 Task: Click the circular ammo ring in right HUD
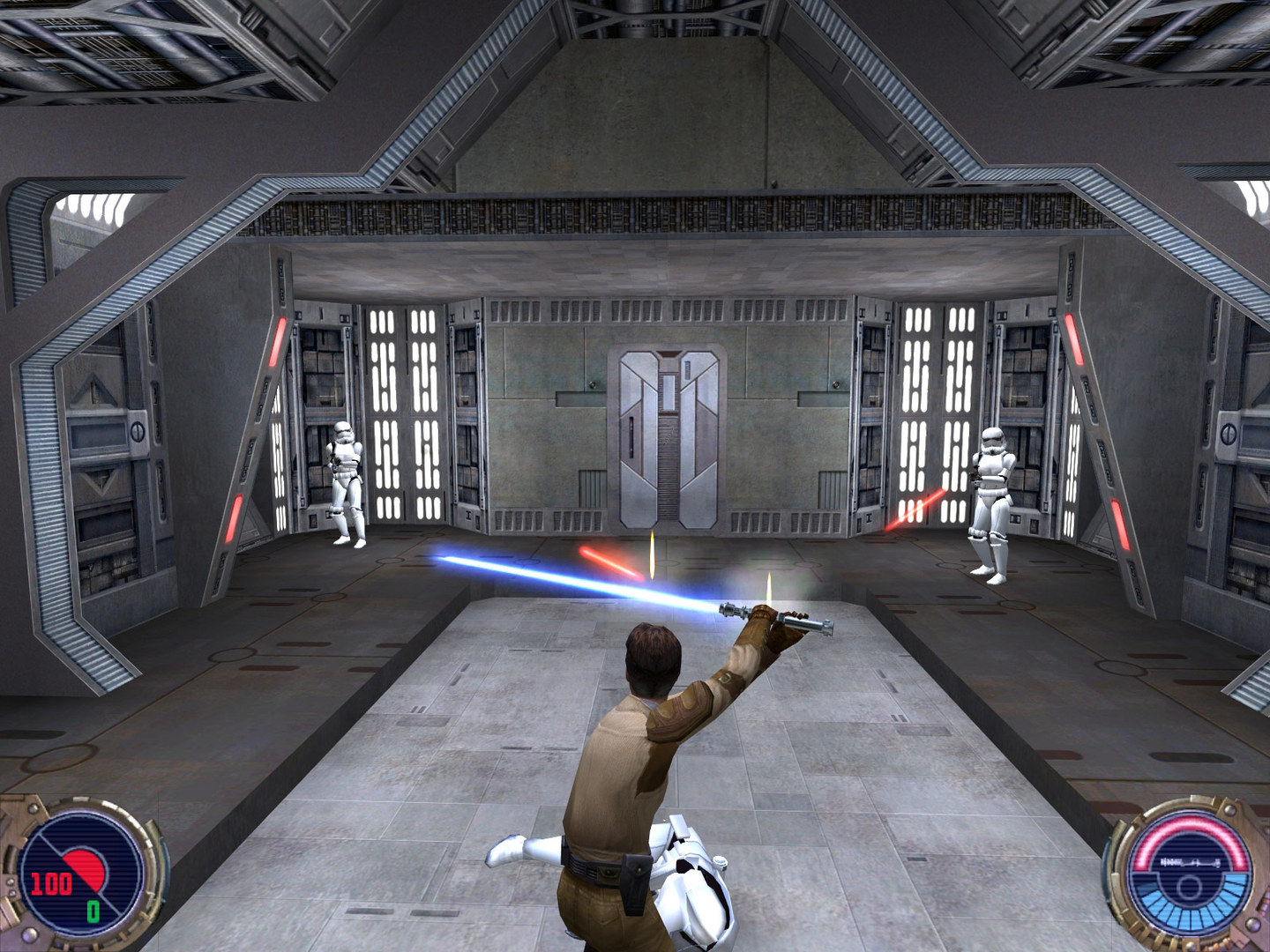coord(1189,889)
